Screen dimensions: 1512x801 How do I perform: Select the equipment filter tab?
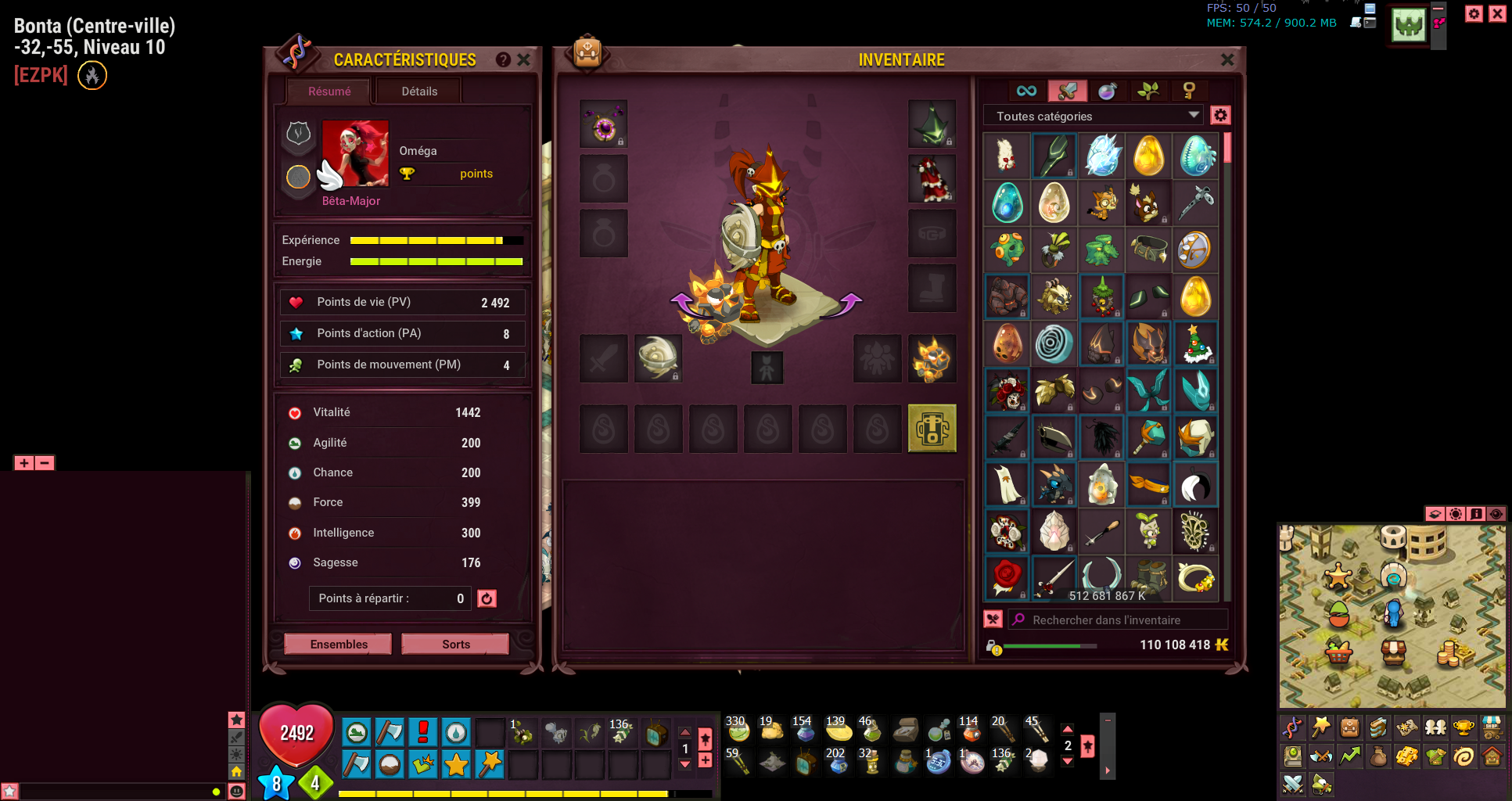pyautogui.click(x=1067, y=91)
